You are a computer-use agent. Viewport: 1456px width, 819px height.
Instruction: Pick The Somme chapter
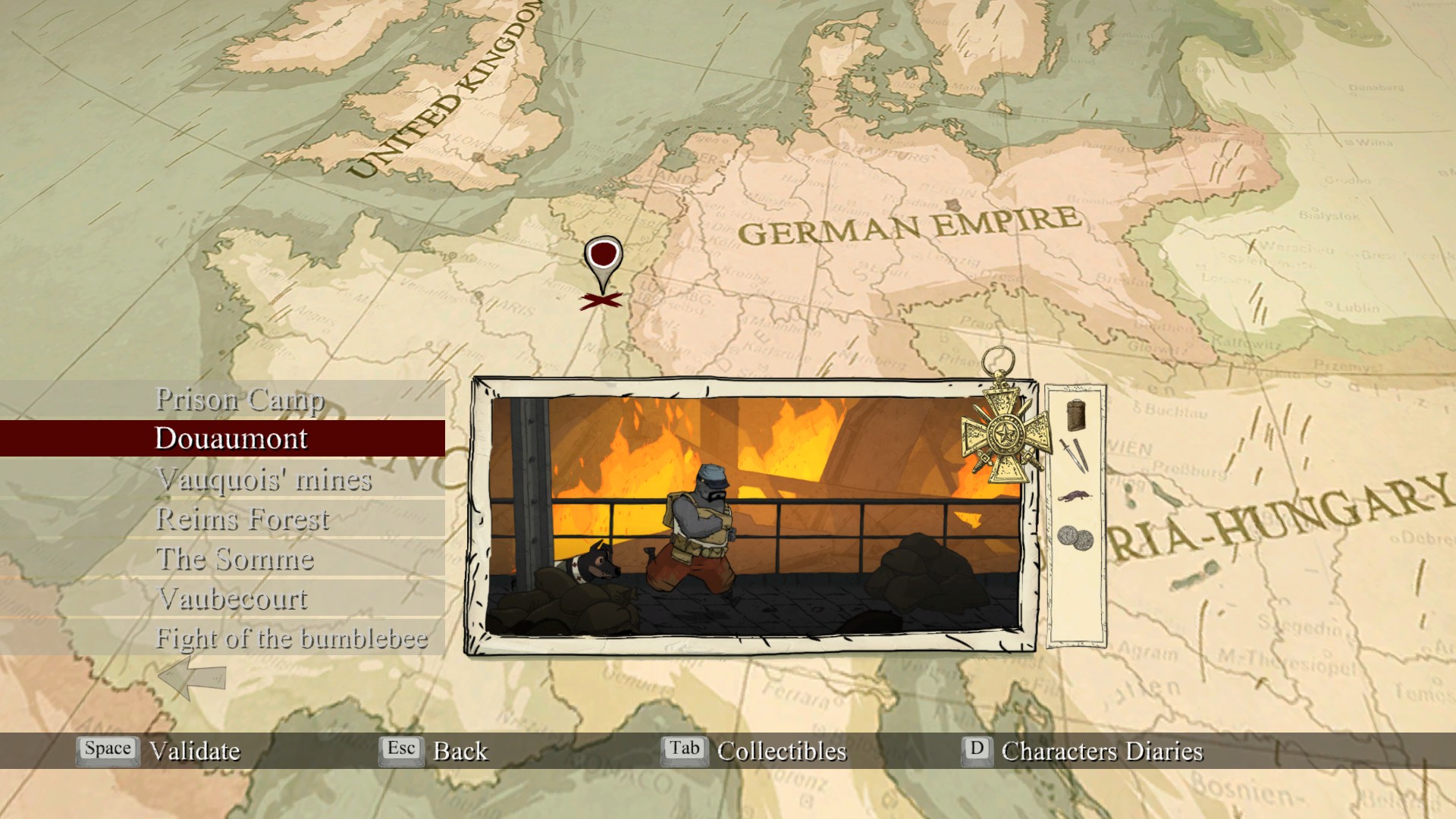coord(235,559)
